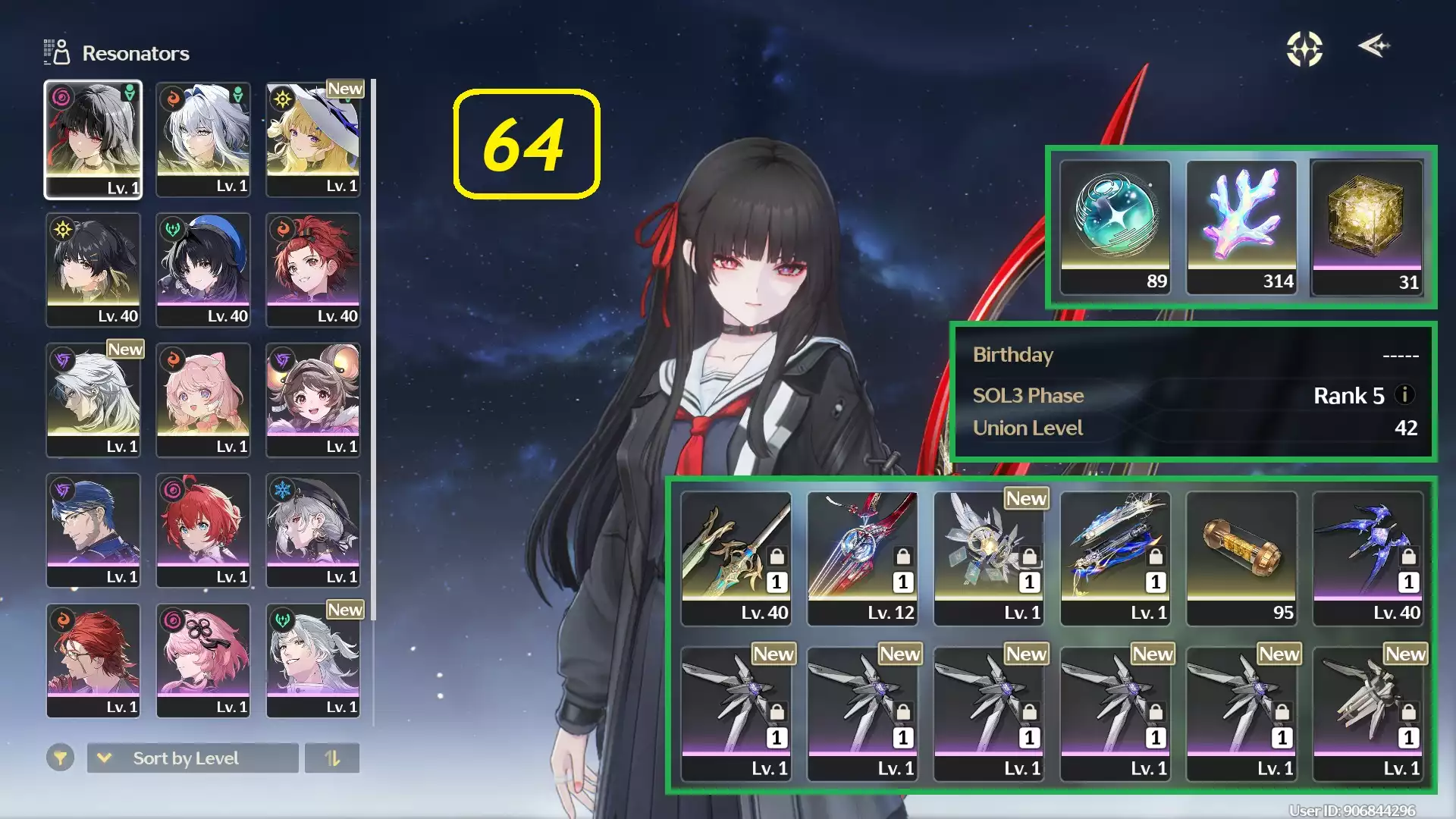Click the rainbow coral item showing 314
This screenshot has height=819, width=1456.
click(1241, 224)
